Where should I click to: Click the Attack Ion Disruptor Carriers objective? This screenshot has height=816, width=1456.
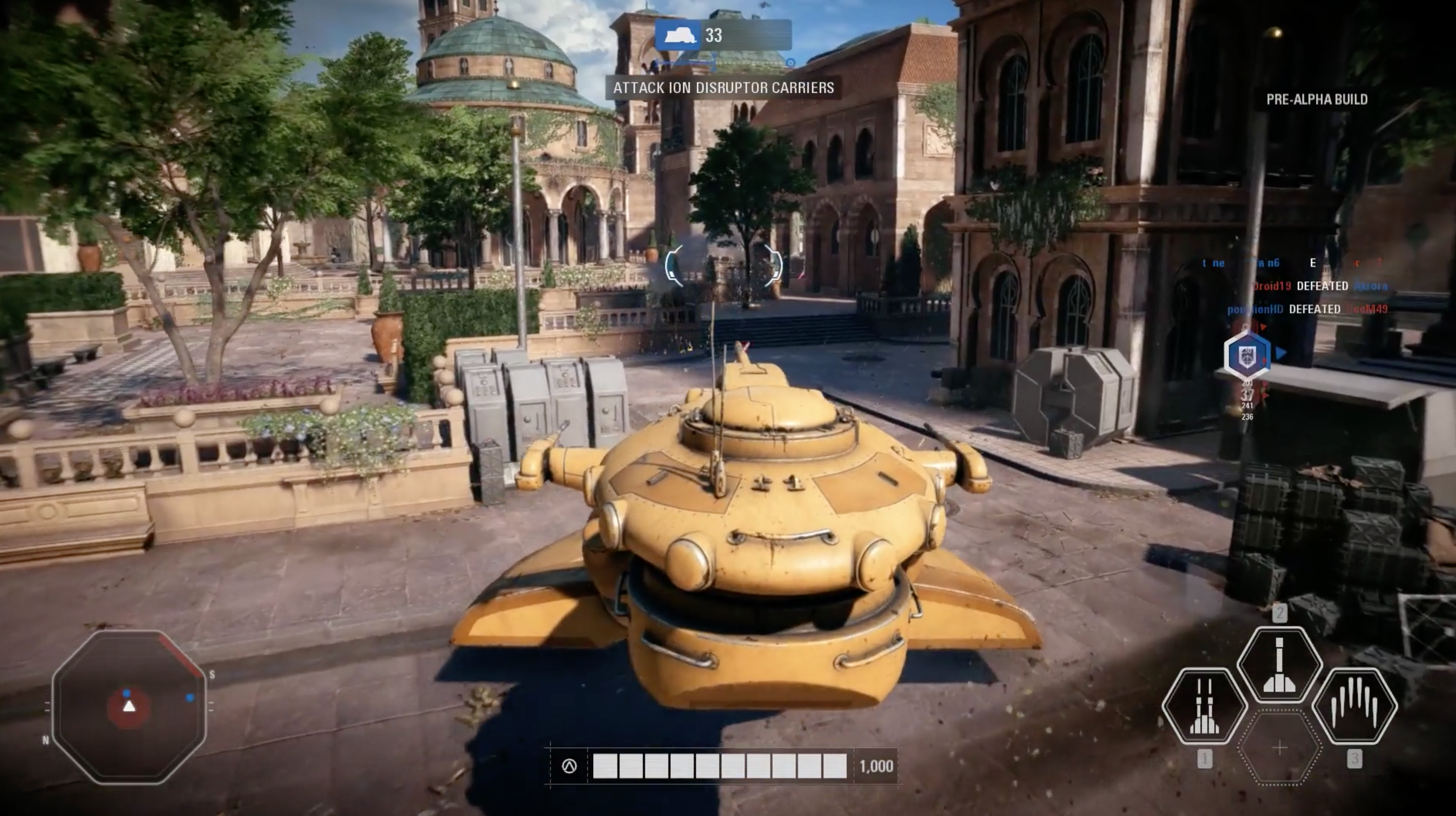click(x=723, y=88)
